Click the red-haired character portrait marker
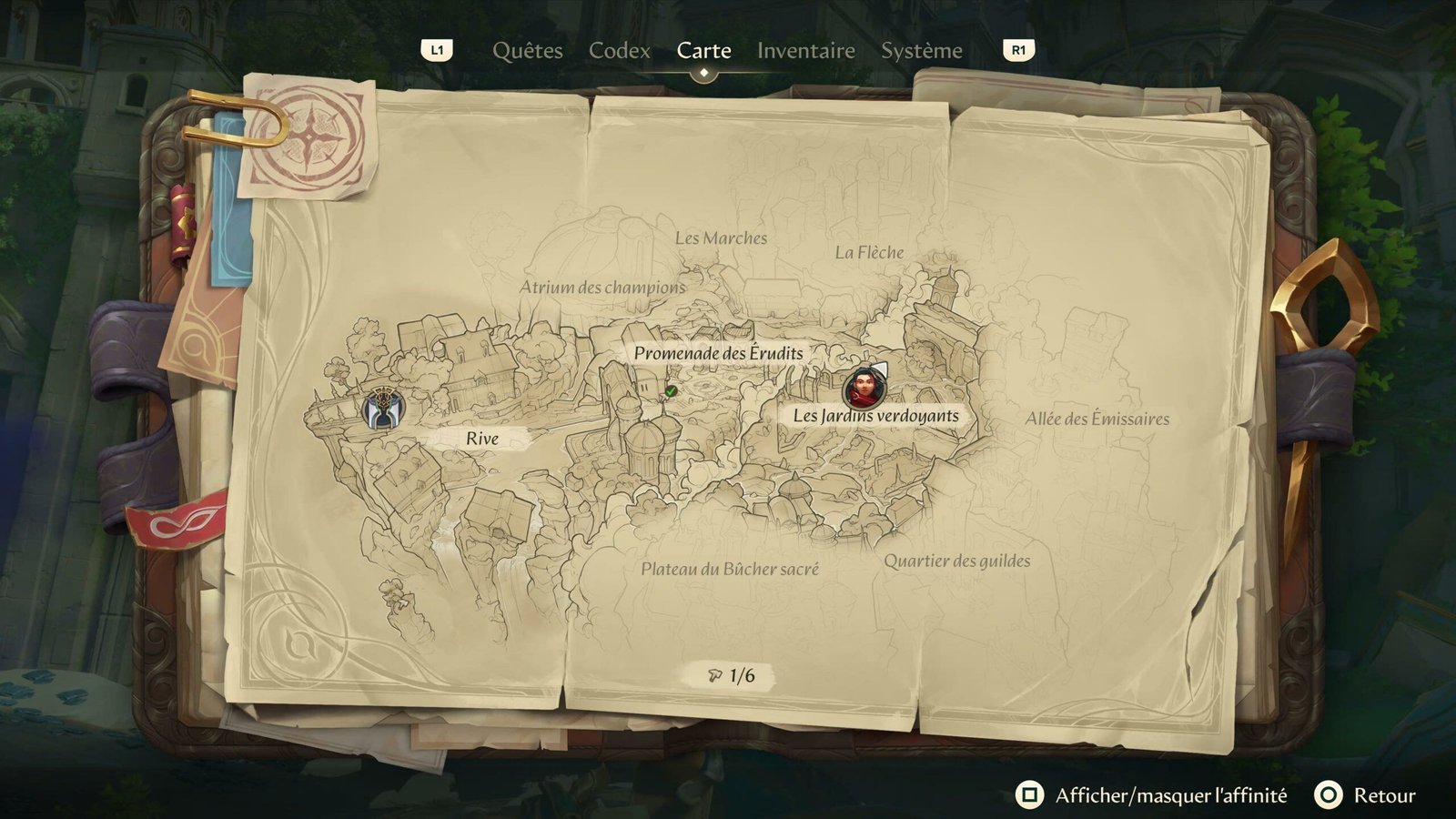1456x819 pixels. pos(863,388)
